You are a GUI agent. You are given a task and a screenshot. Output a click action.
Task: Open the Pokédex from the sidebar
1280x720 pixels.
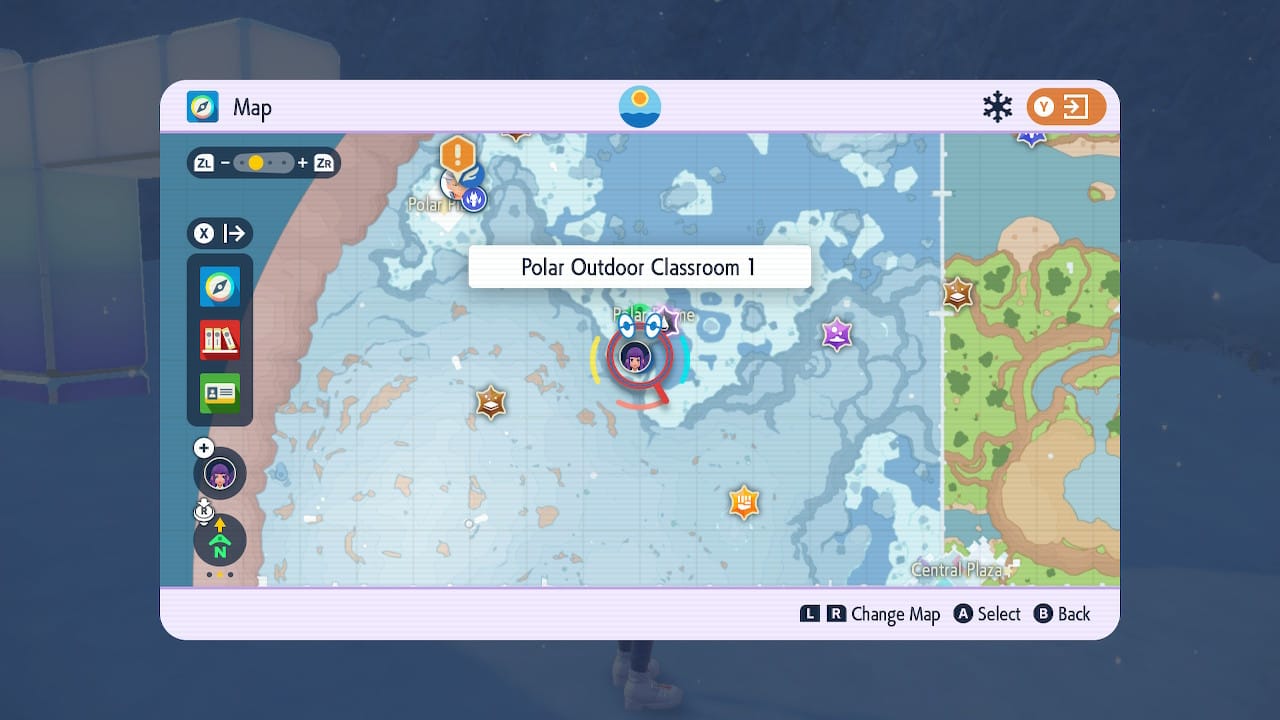(219, 339)
